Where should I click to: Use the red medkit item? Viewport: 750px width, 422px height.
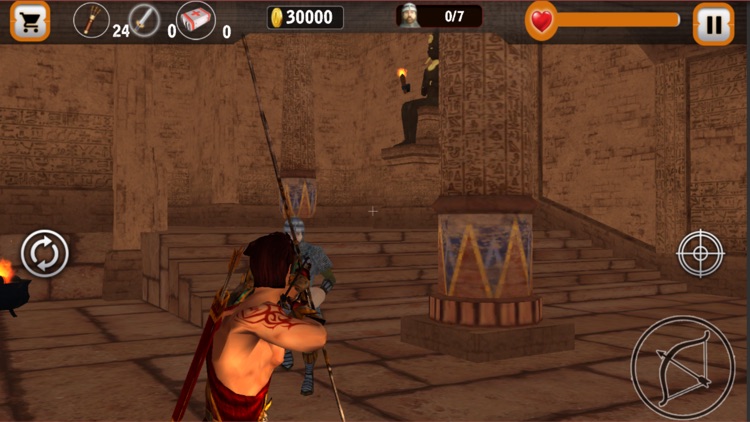point(195,20)
